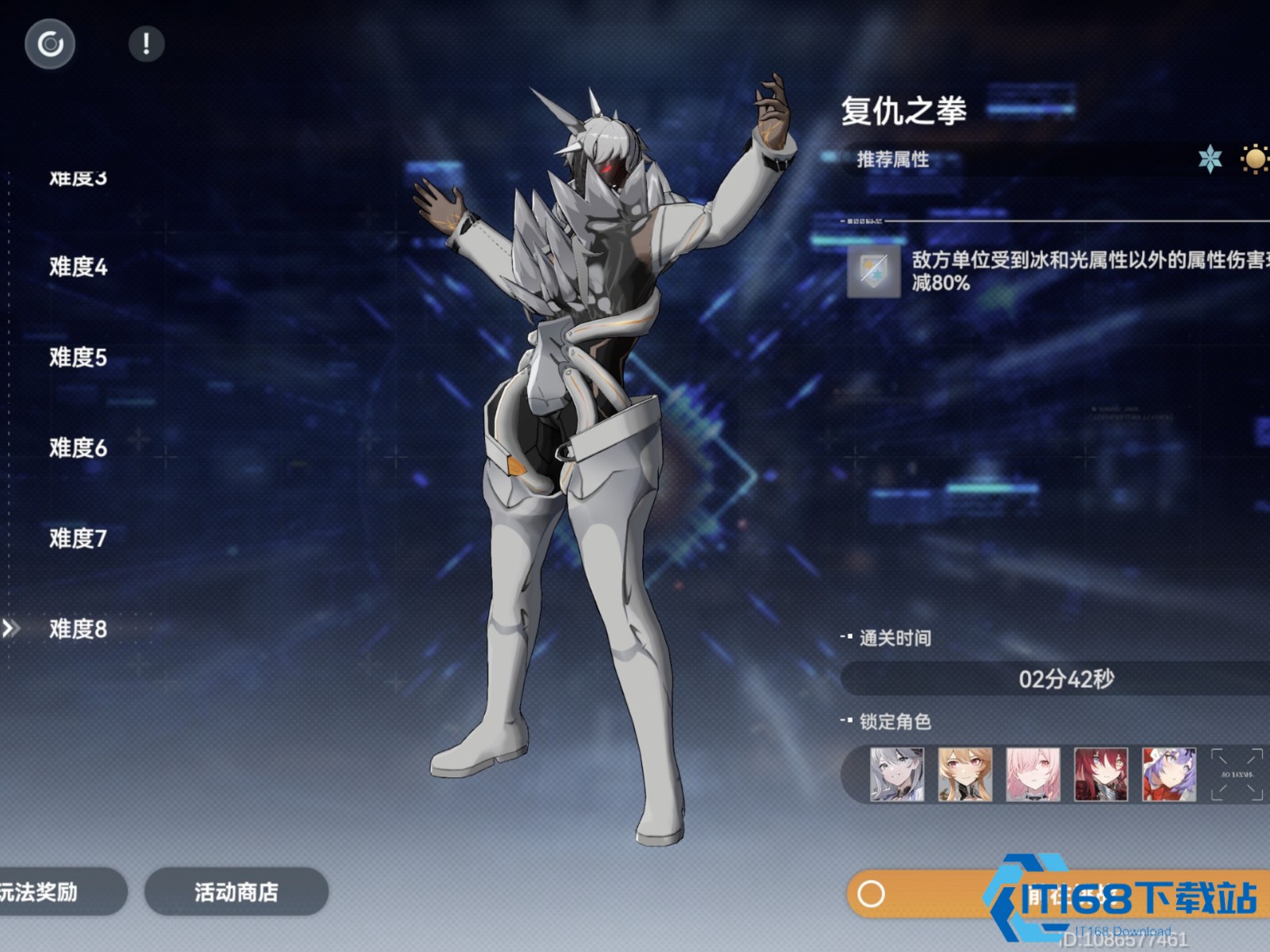Open the 活动商店 shop

(235, 892)
